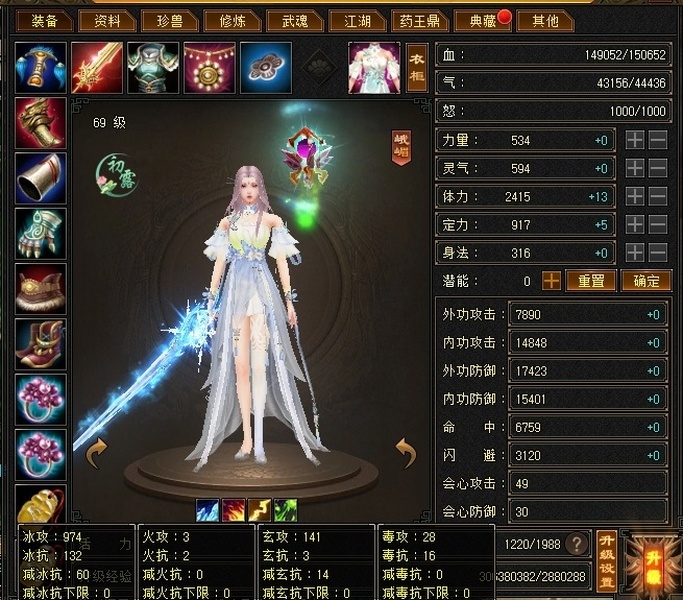
Task: Select the flaming sword weapon slot
Action: coord(97,67)
